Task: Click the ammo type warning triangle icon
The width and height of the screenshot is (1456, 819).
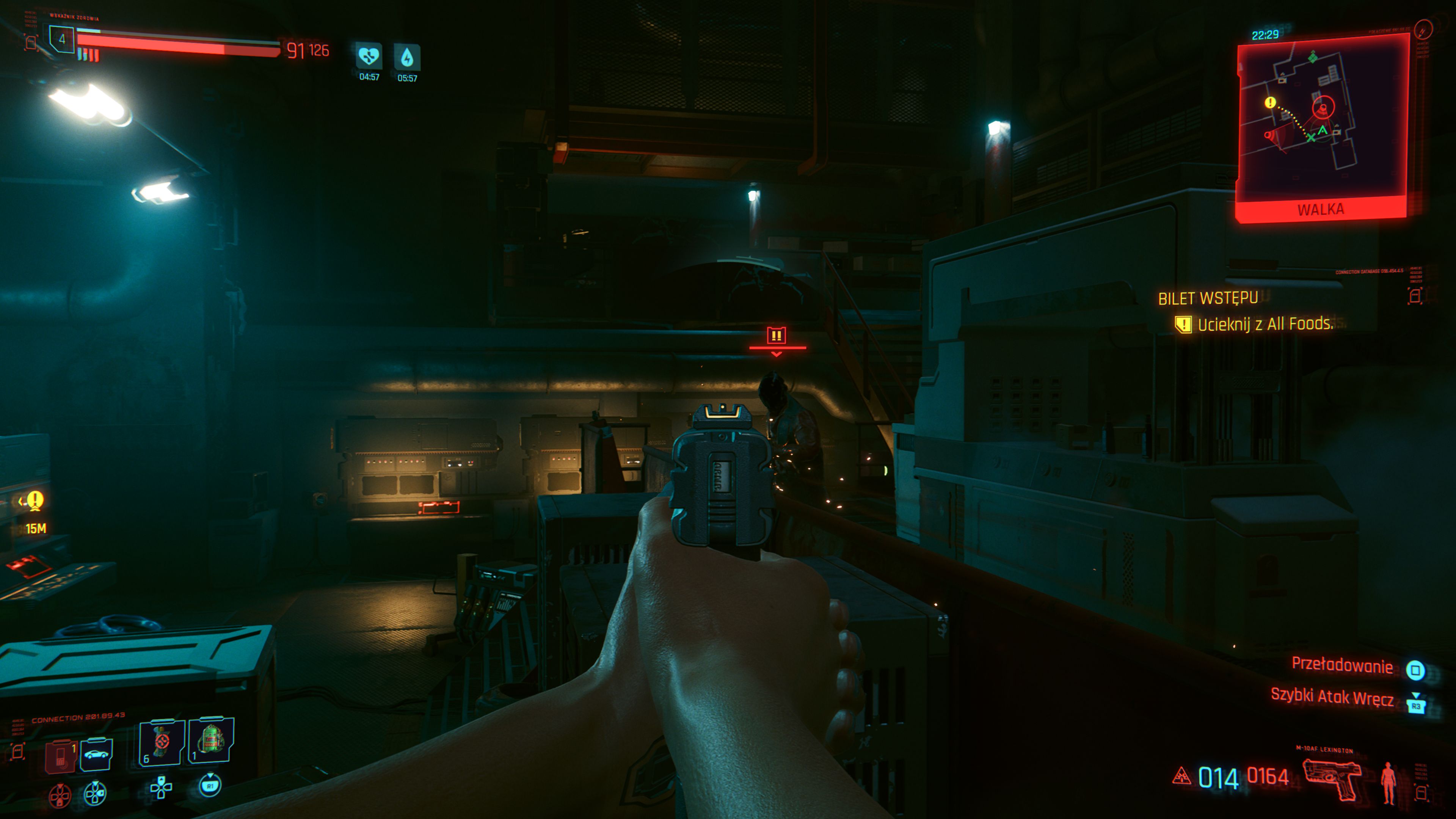Action: pyautogui.click(x=1181, y=777)
